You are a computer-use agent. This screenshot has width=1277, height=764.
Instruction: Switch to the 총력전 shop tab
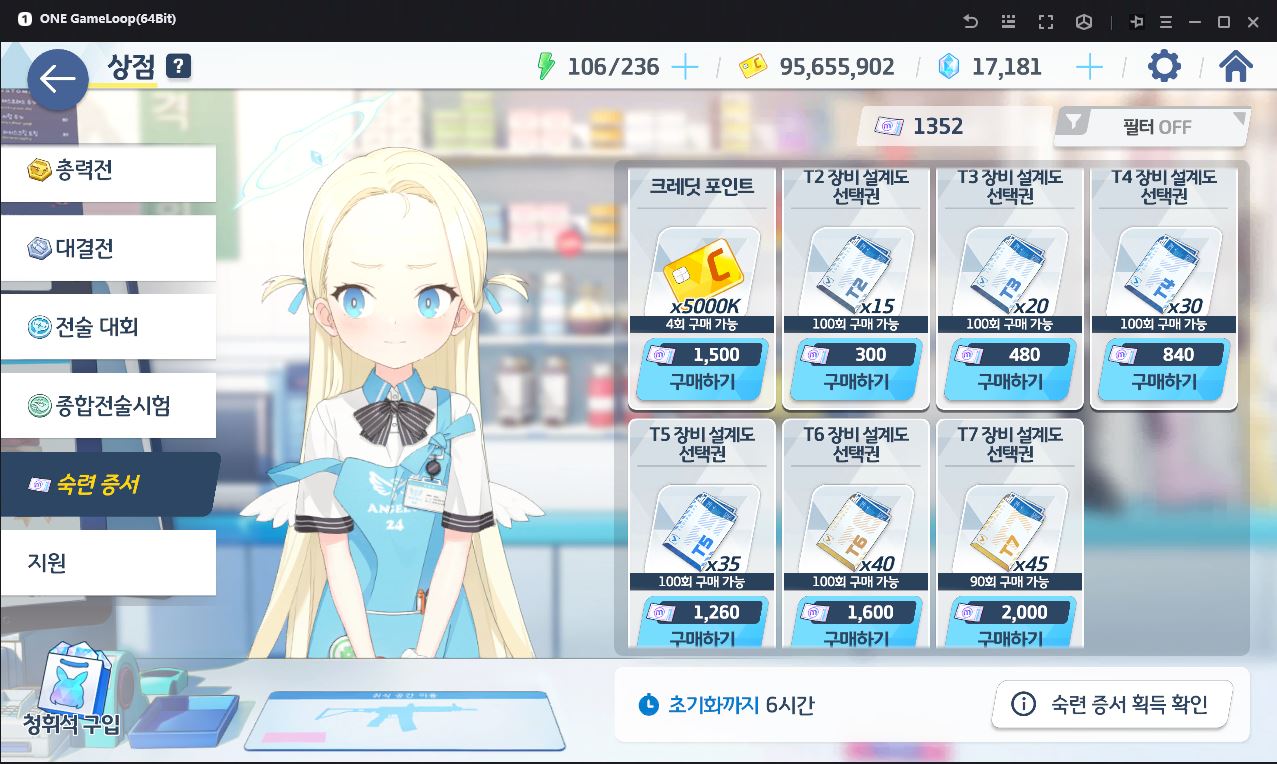coord(108,171)
